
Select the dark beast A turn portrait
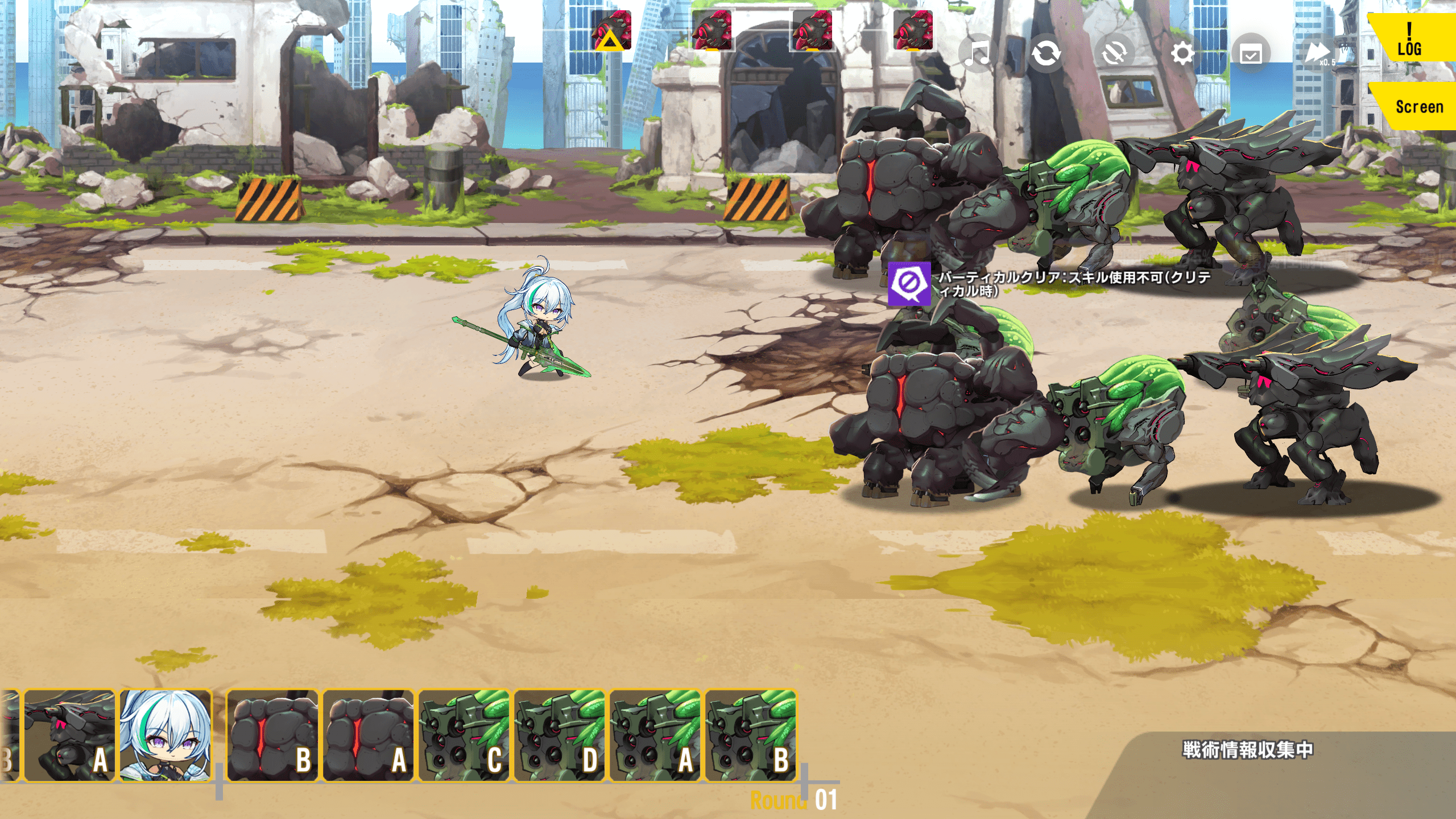click(x=69, y=735)
